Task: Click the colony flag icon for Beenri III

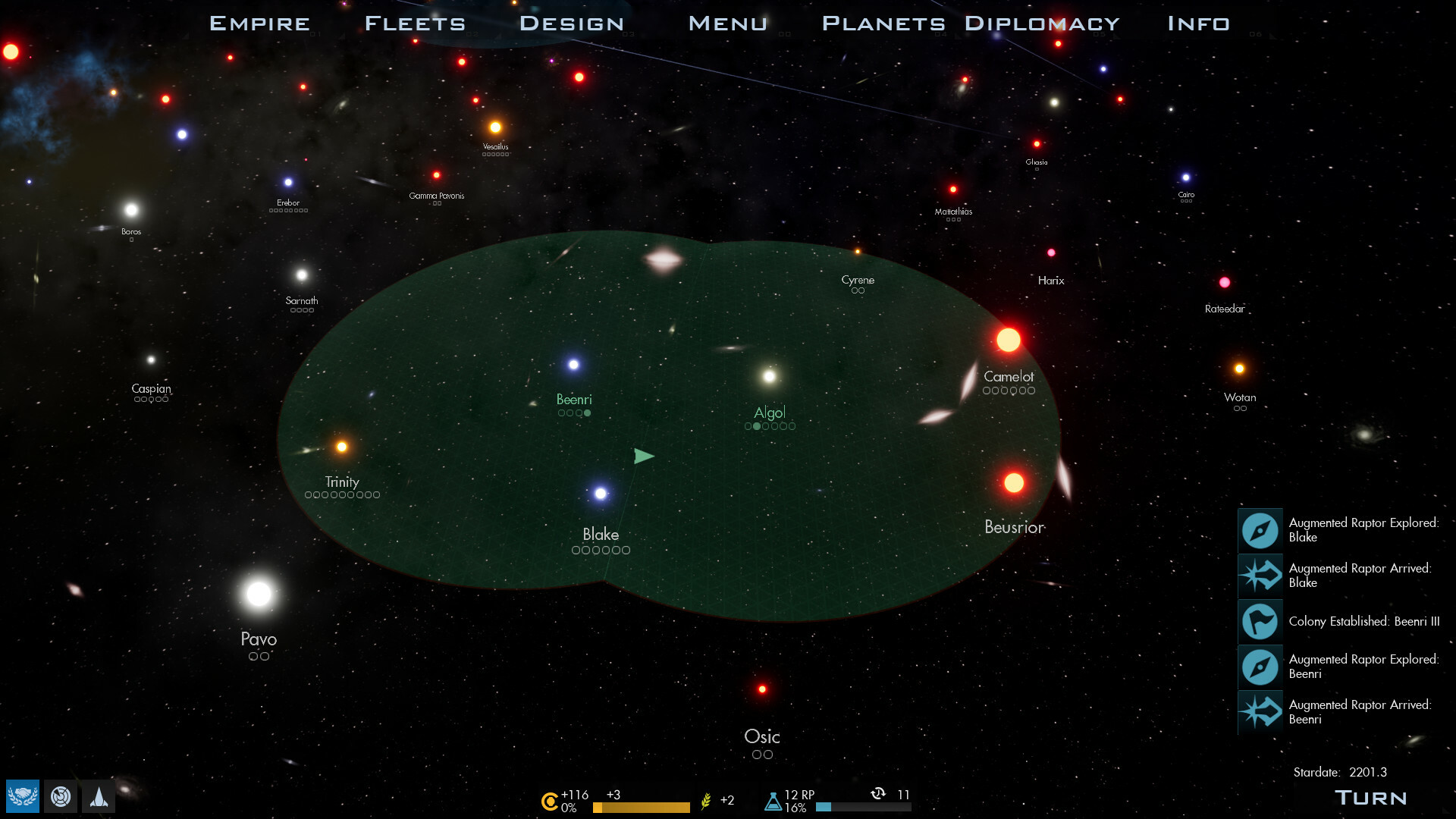Action: tap(1259, 622)
